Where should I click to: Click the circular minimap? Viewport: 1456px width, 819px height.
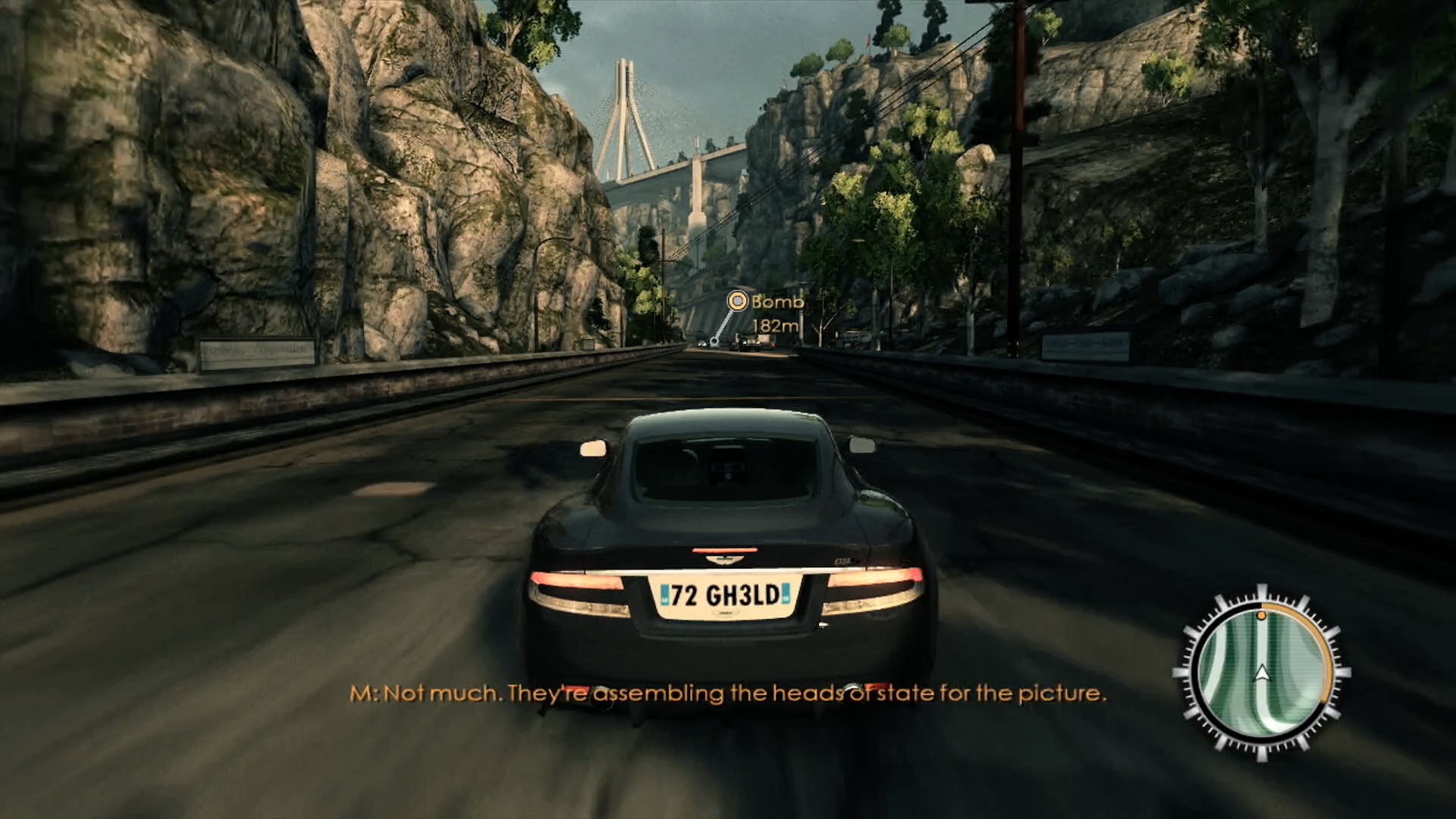click(x=1261, y=672)
